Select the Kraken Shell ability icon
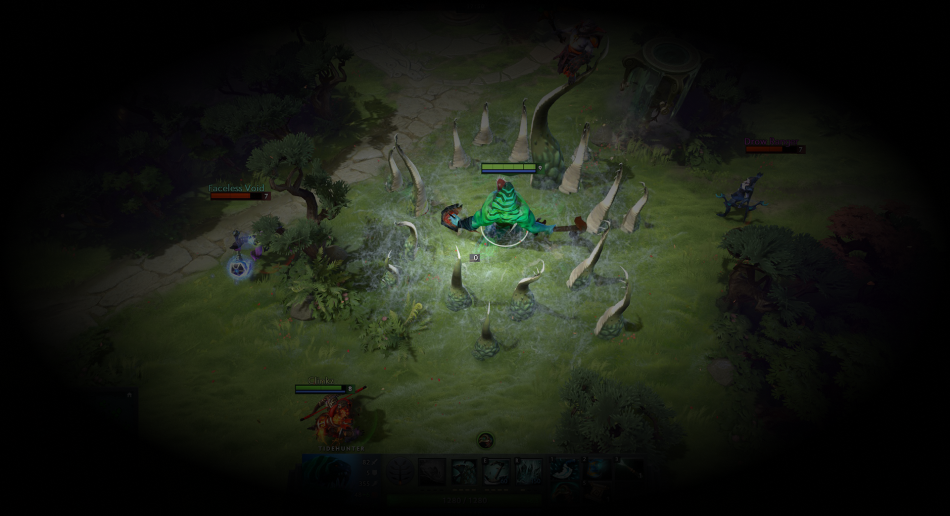Image resolution: width=950 pixels, height=516 pixels. point(464,472)
